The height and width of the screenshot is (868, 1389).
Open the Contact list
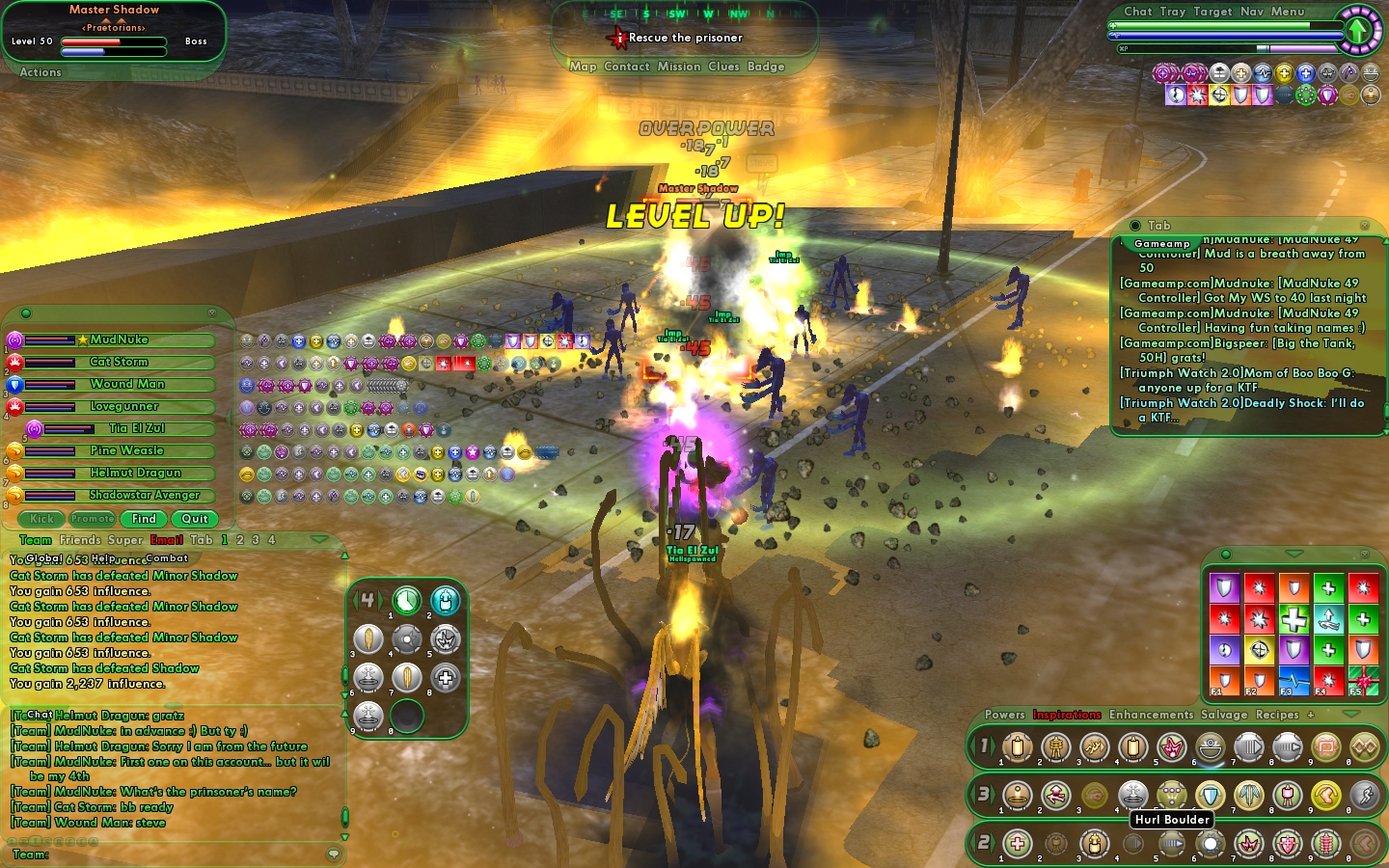pos(627,67)
